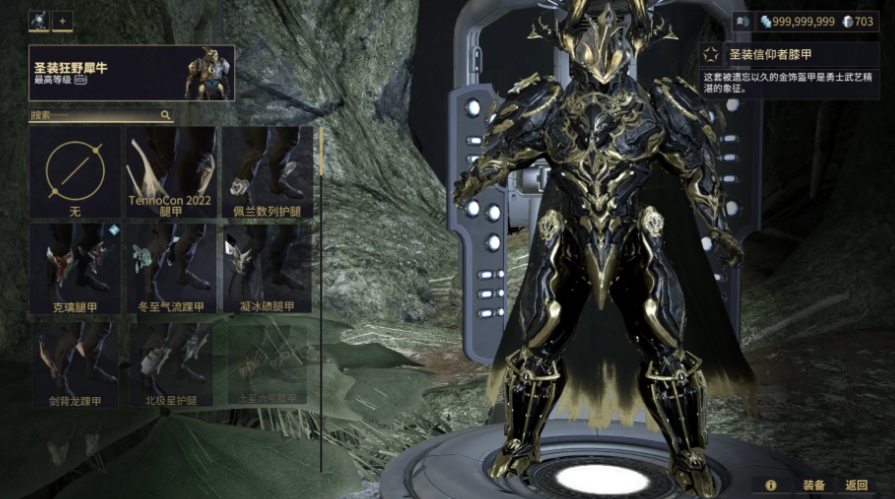Select the 佩兰数列护腿 leg armor tile
This screenshot has width=895, height=499.
pyautogui.click(x=266, y=172)
